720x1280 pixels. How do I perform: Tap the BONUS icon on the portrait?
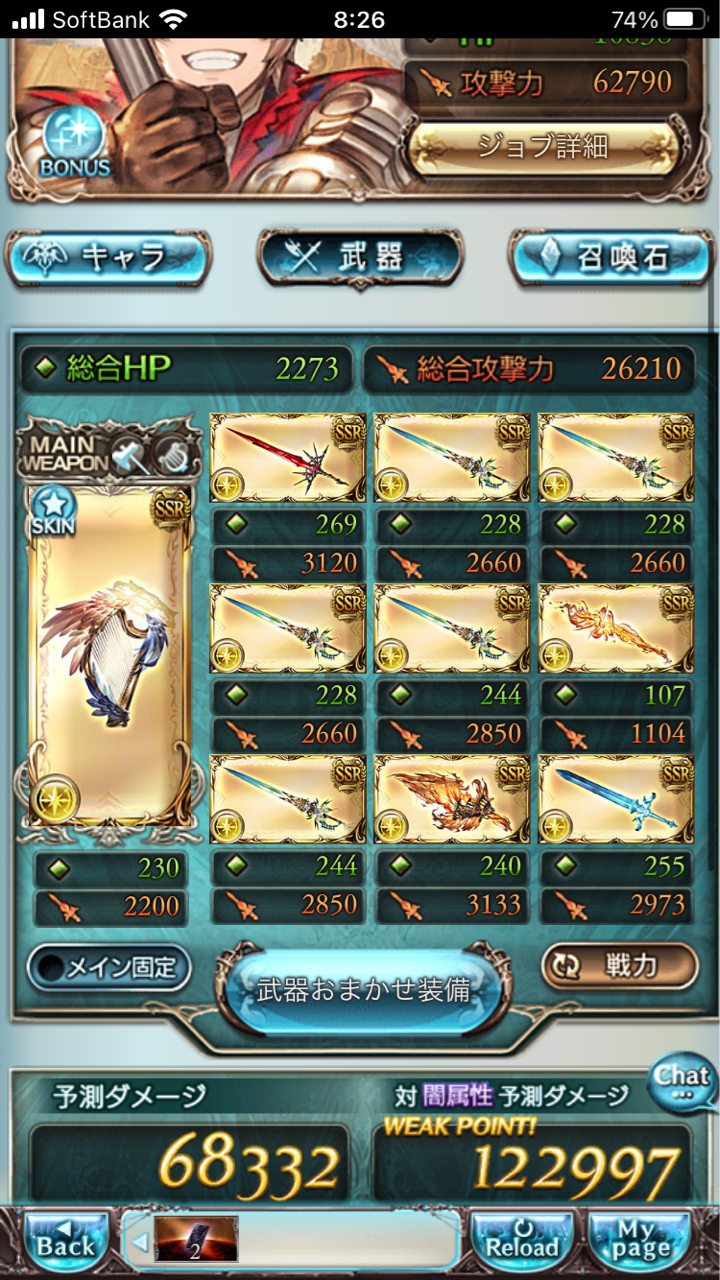click(75, 145)
